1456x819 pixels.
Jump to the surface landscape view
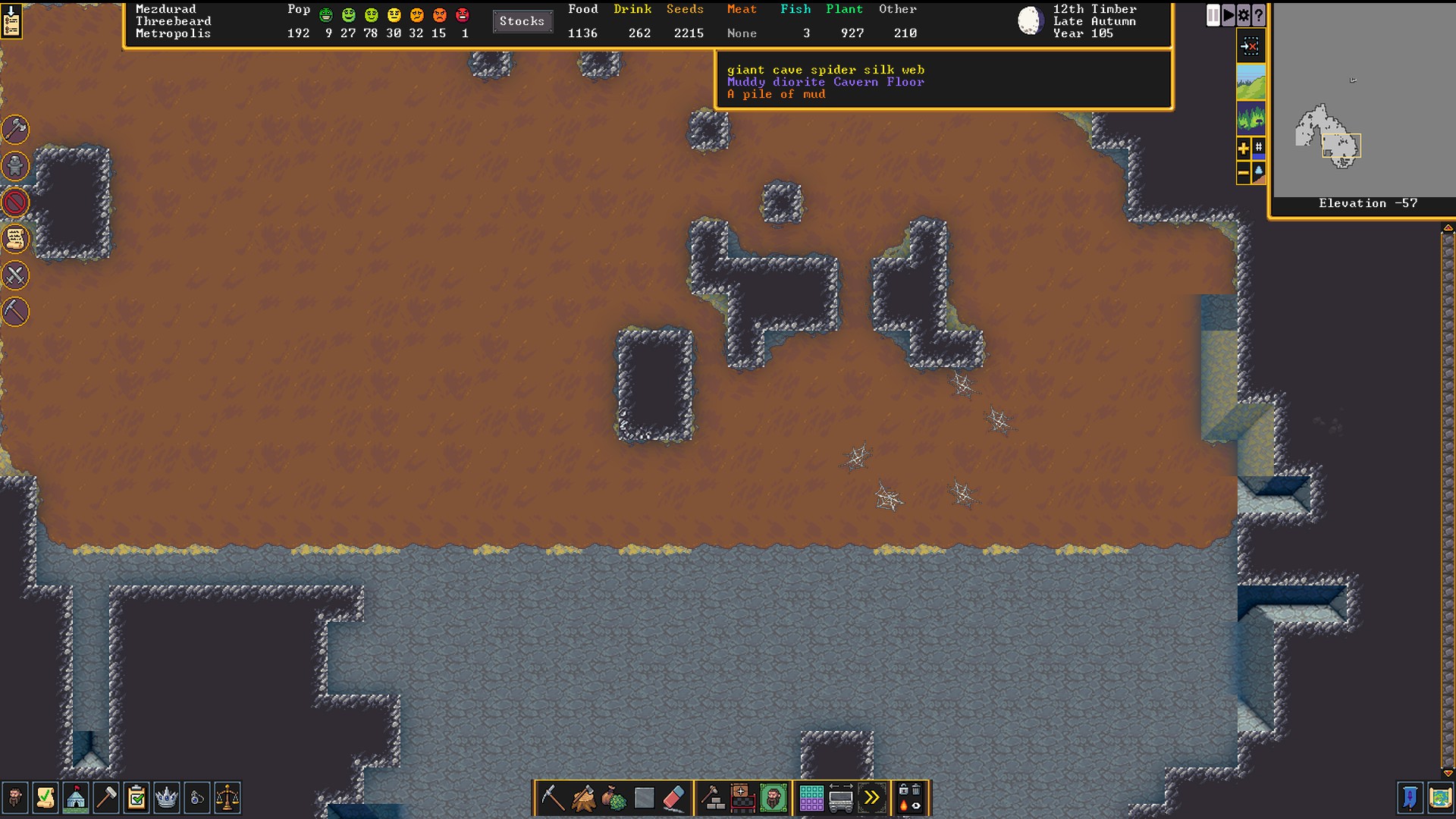pyautogui.click(x=1250, y=82)
